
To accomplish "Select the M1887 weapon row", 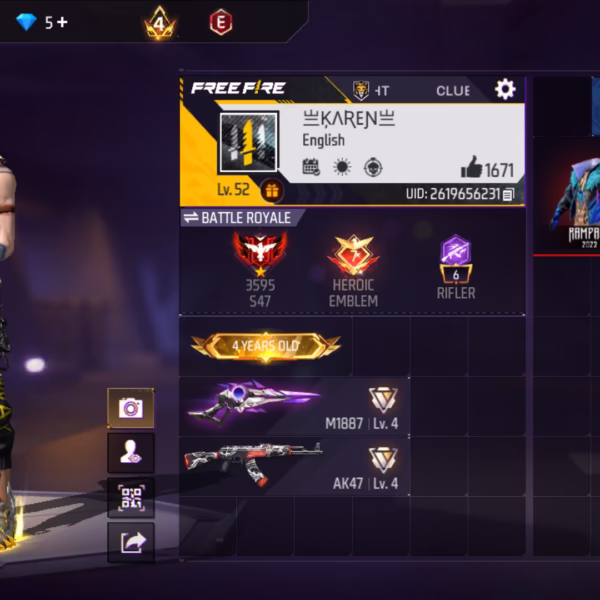I will [294, 405].
